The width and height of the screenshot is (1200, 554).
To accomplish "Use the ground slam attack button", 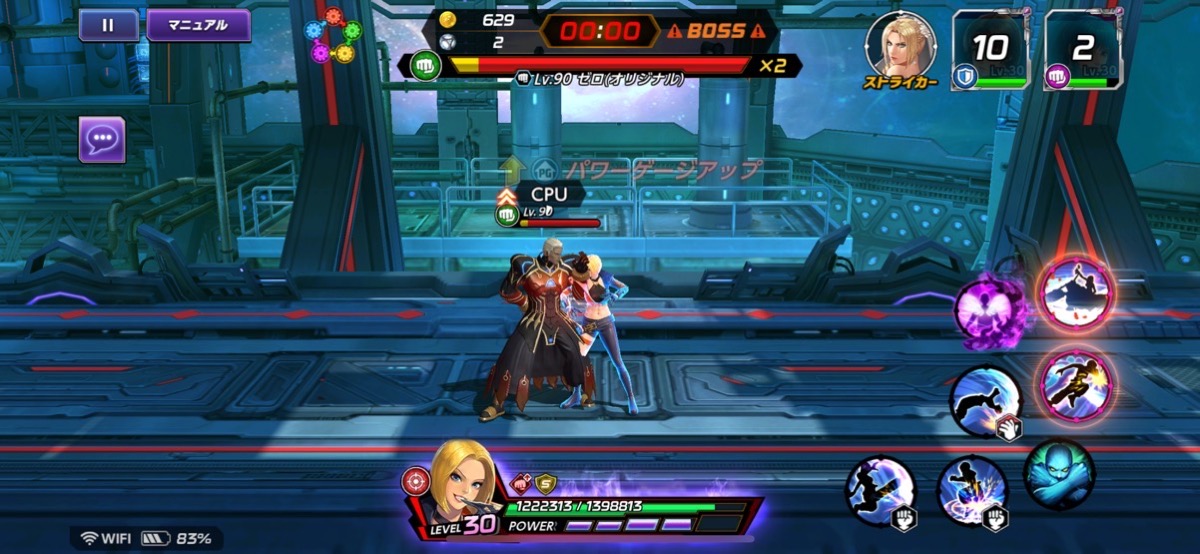I will tap(971, 492).
